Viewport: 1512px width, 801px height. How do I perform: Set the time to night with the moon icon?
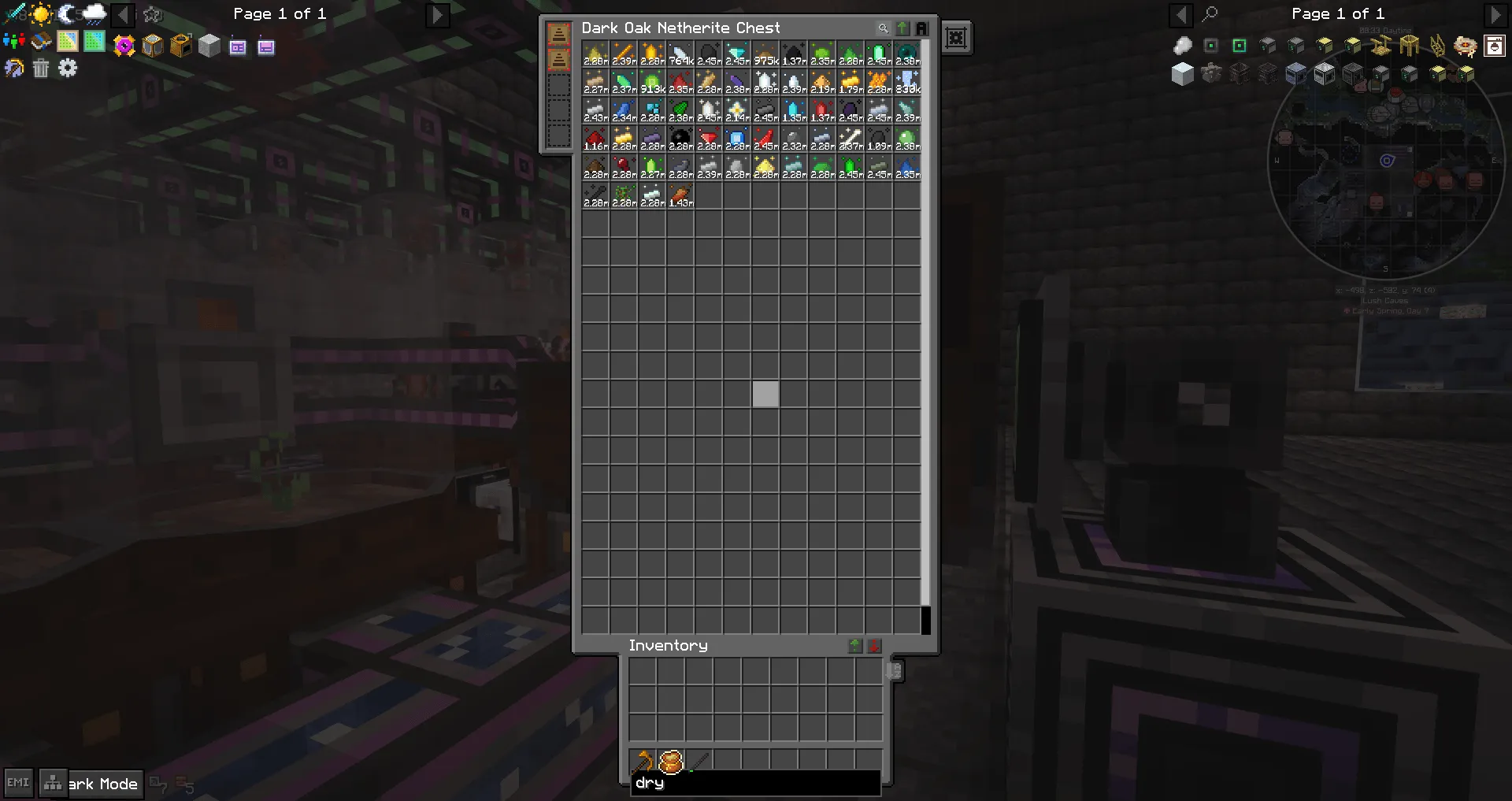pyautogui.click(x=67, y=13)
